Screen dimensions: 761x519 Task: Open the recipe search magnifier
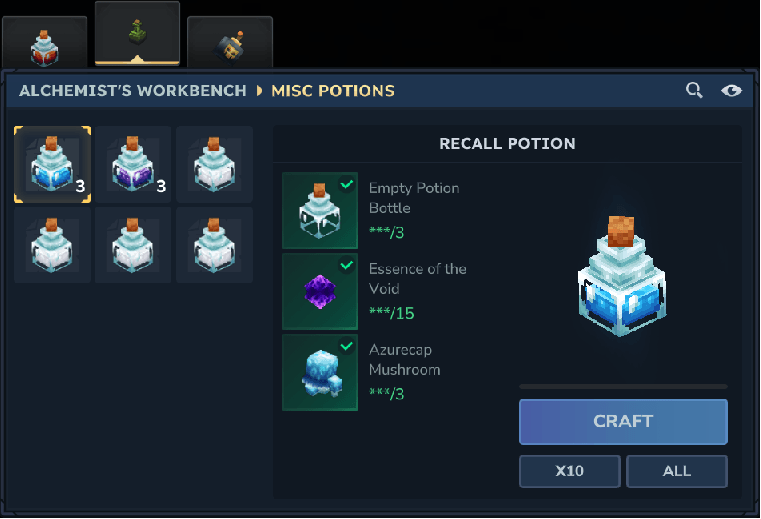click(694, 91)
